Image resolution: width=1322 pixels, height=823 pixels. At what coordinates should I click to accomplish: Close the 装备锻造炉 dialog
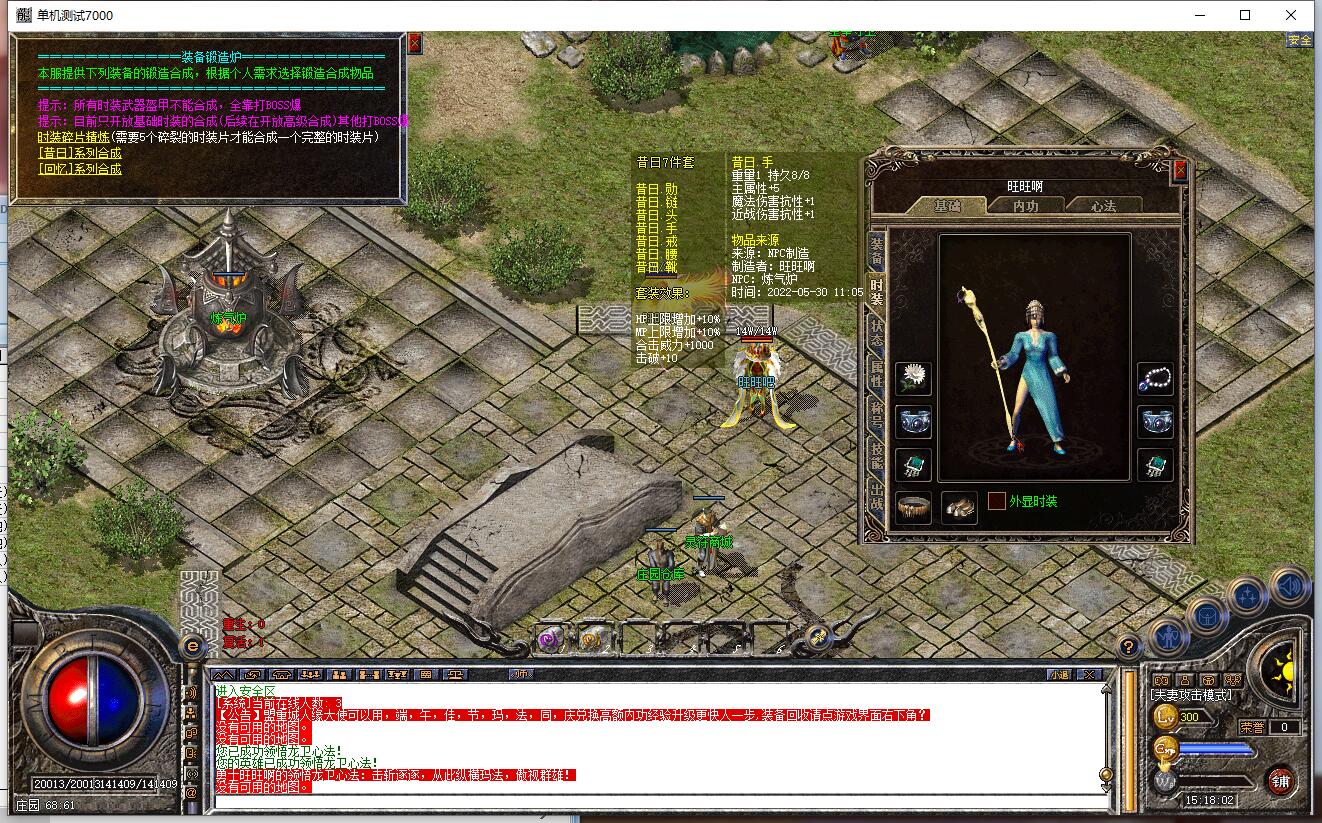415,43
